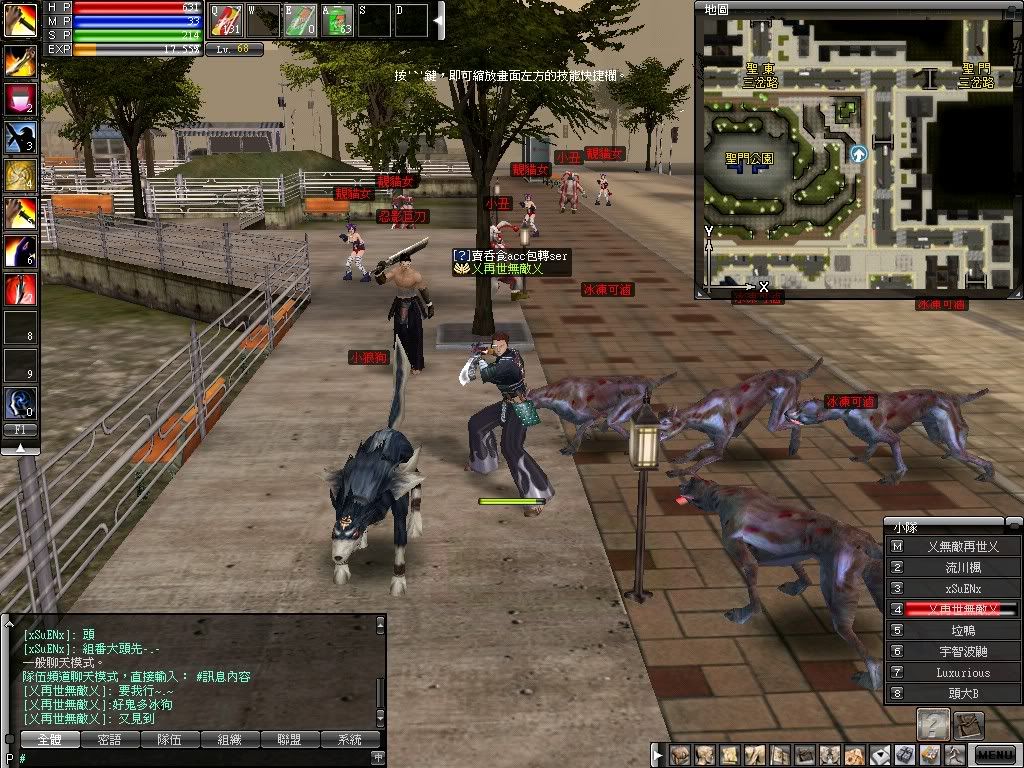The image size is (1024, 768).
Task: Switch to the 組織 guild chat tab
Action: click(x=229, y=740)
